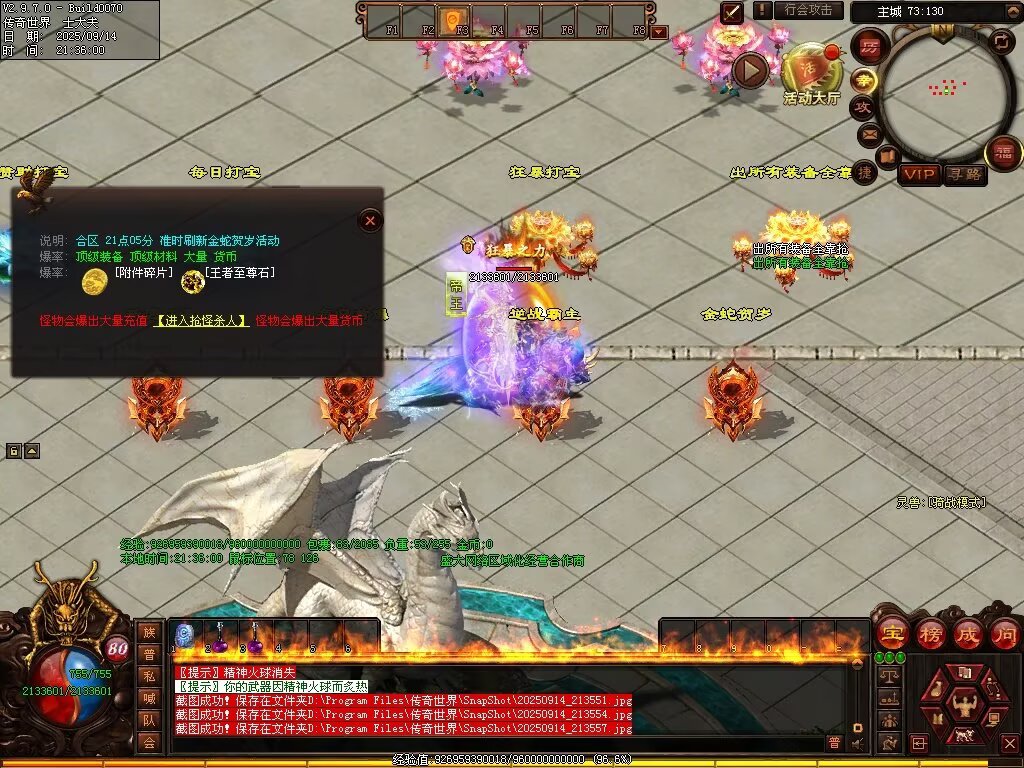Open the 成 achievements button
The width and height of the screenshot is (1024, 768).
[x=967, y=633]
